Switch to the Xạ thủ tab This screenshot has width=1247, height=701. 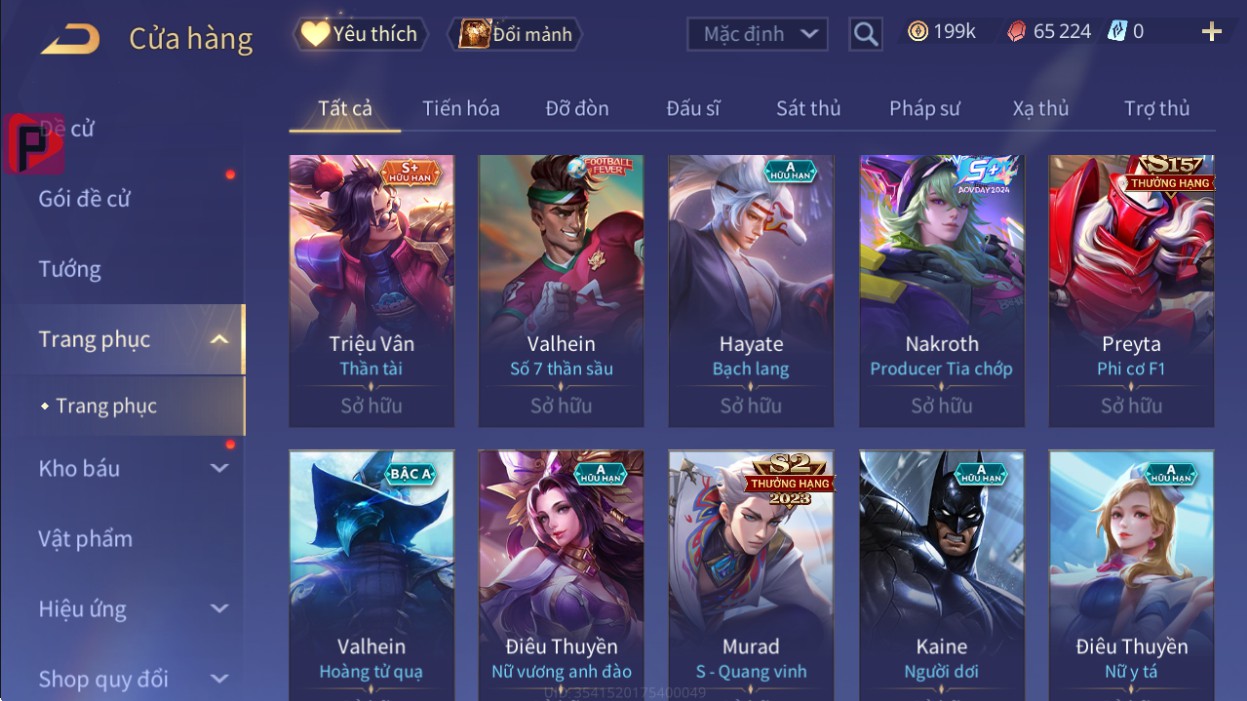click(1040, 108)
